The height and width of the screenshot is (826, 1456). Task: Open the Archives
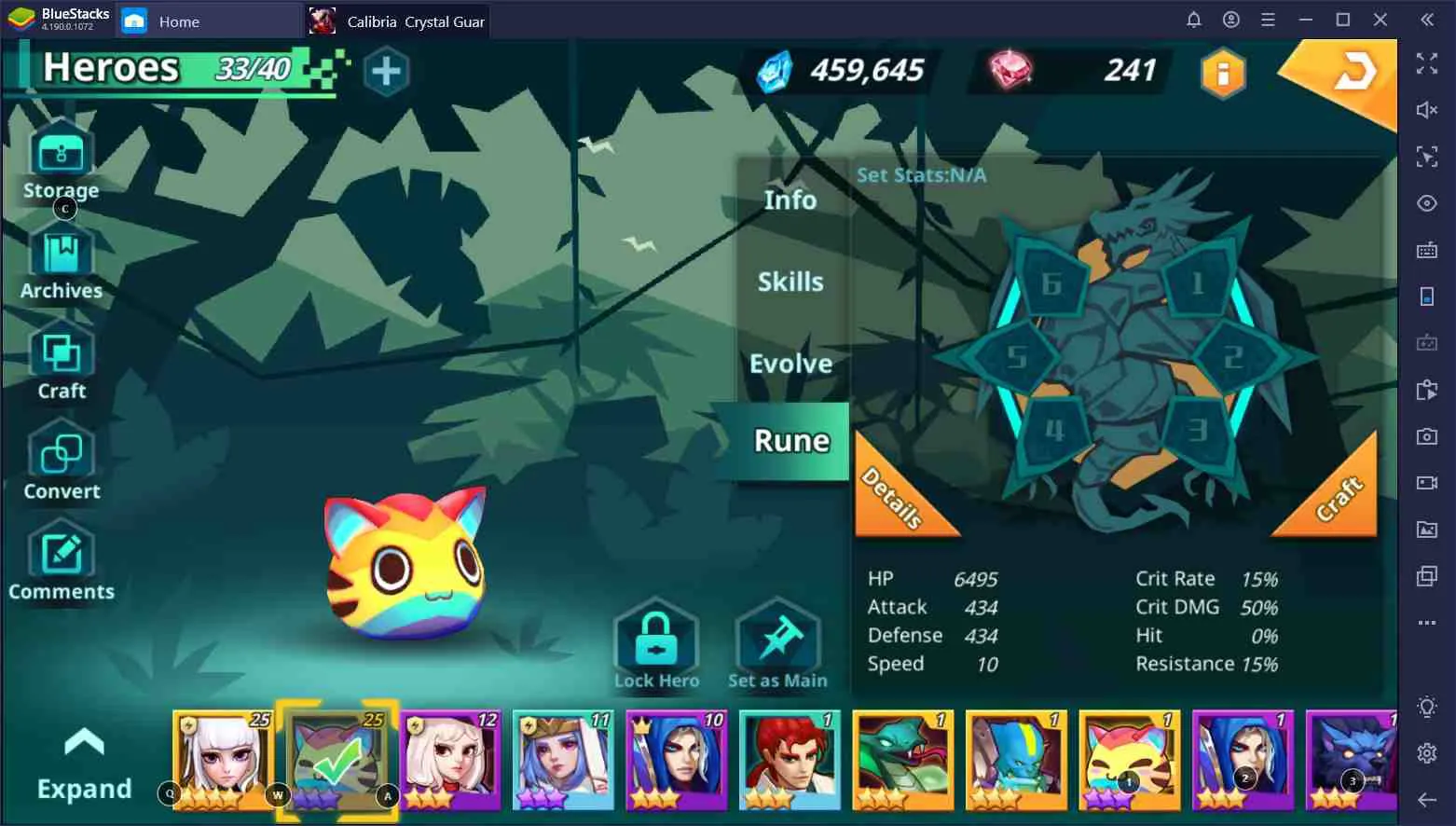[x=60, y=258]
